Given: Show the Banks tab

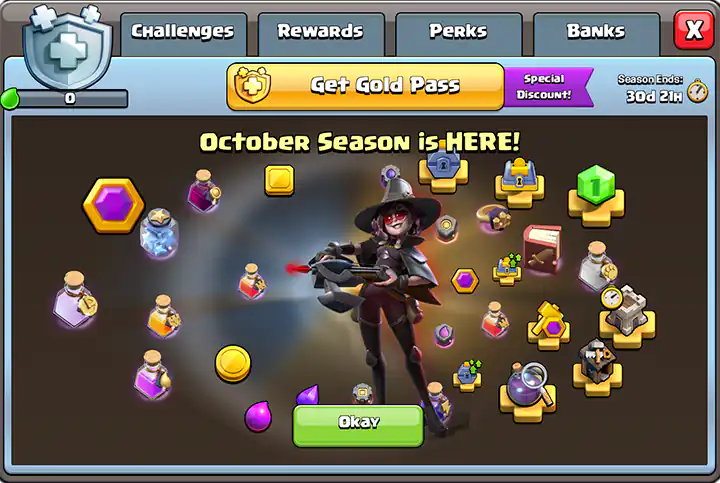Looking at the screenshot, I should coord(595,32).
